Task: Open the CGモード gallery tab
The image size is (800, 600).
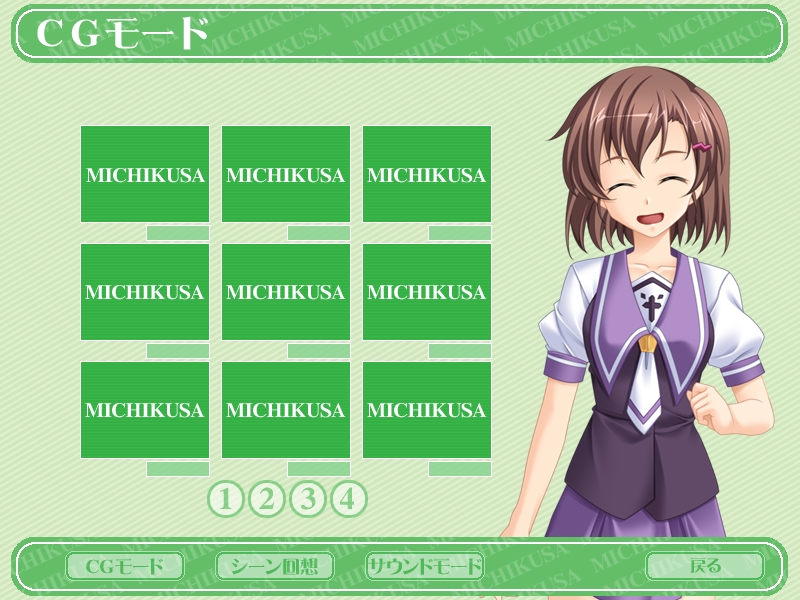Action: pyautogui.click(x=125, y=566)
